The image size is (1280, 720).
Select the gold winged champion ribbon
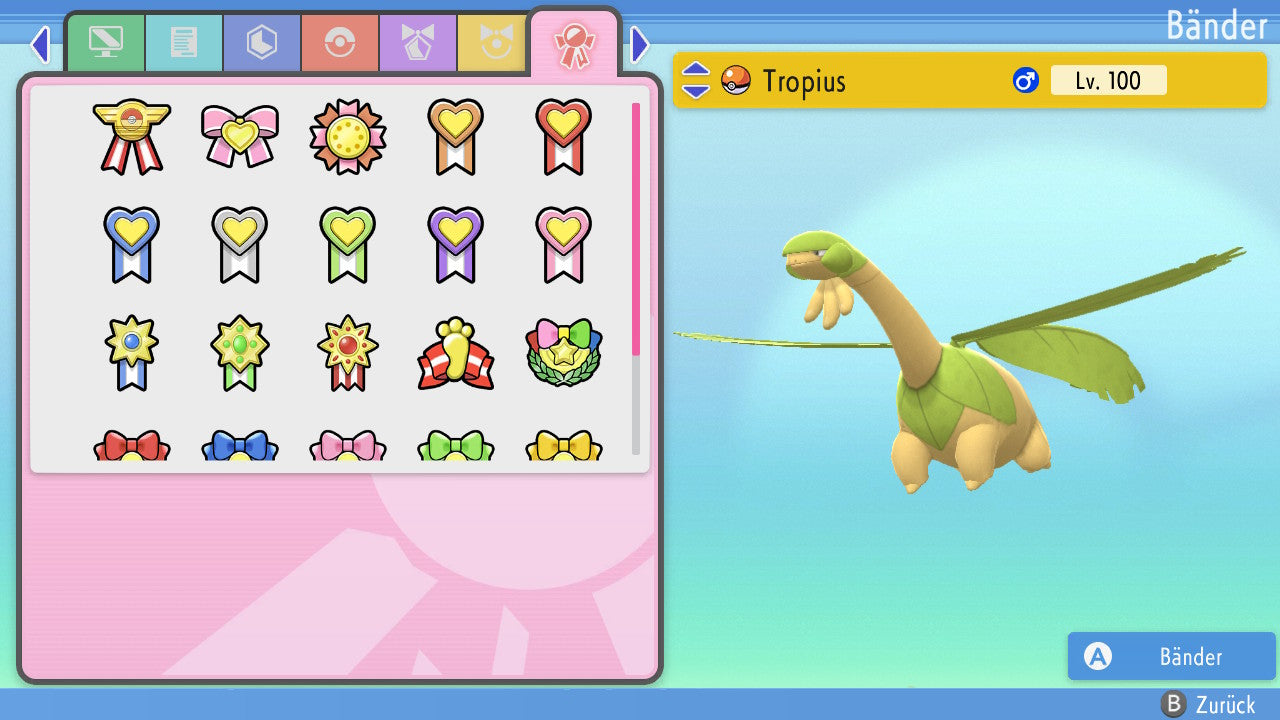coord(131,136)
